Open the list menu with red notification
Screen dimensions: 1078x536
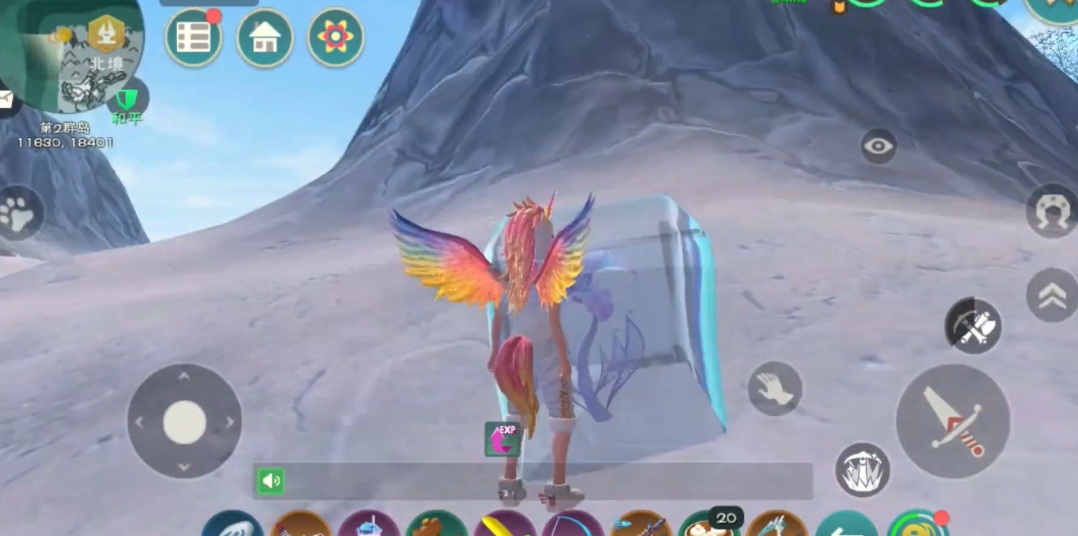[x=193, y=38]
